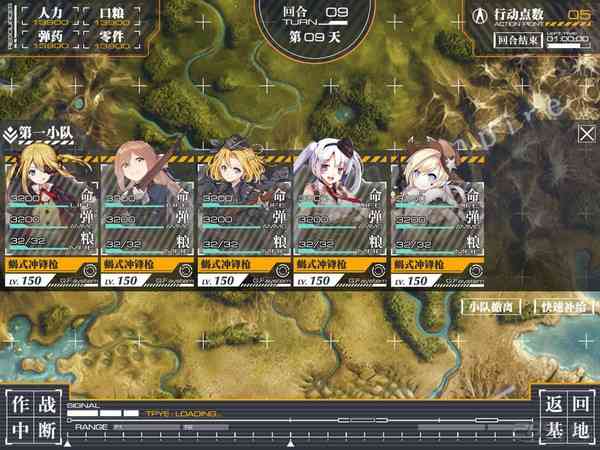Select the white twin-tail girl's card
This screenshot has width=600, height=450.
click(341, 215)
